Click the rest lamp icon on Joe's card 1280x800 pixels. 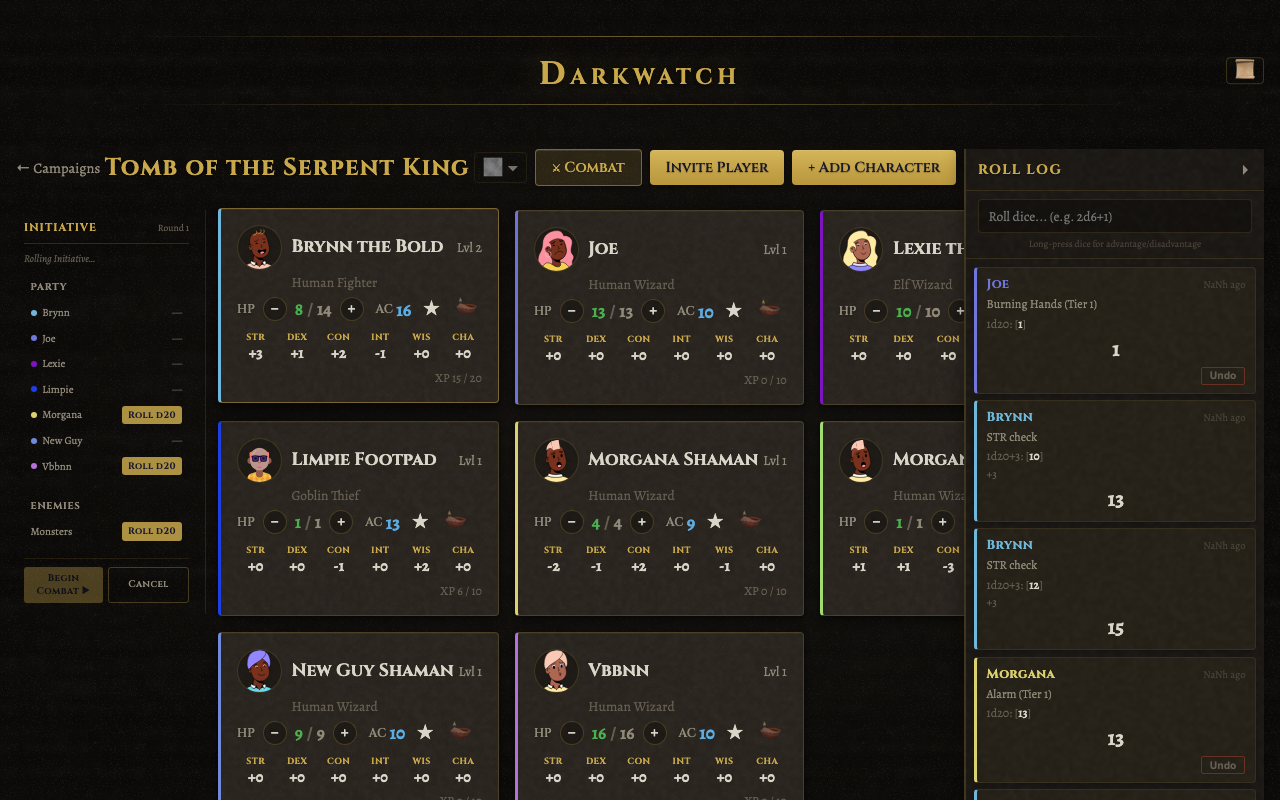click(767, 310)
